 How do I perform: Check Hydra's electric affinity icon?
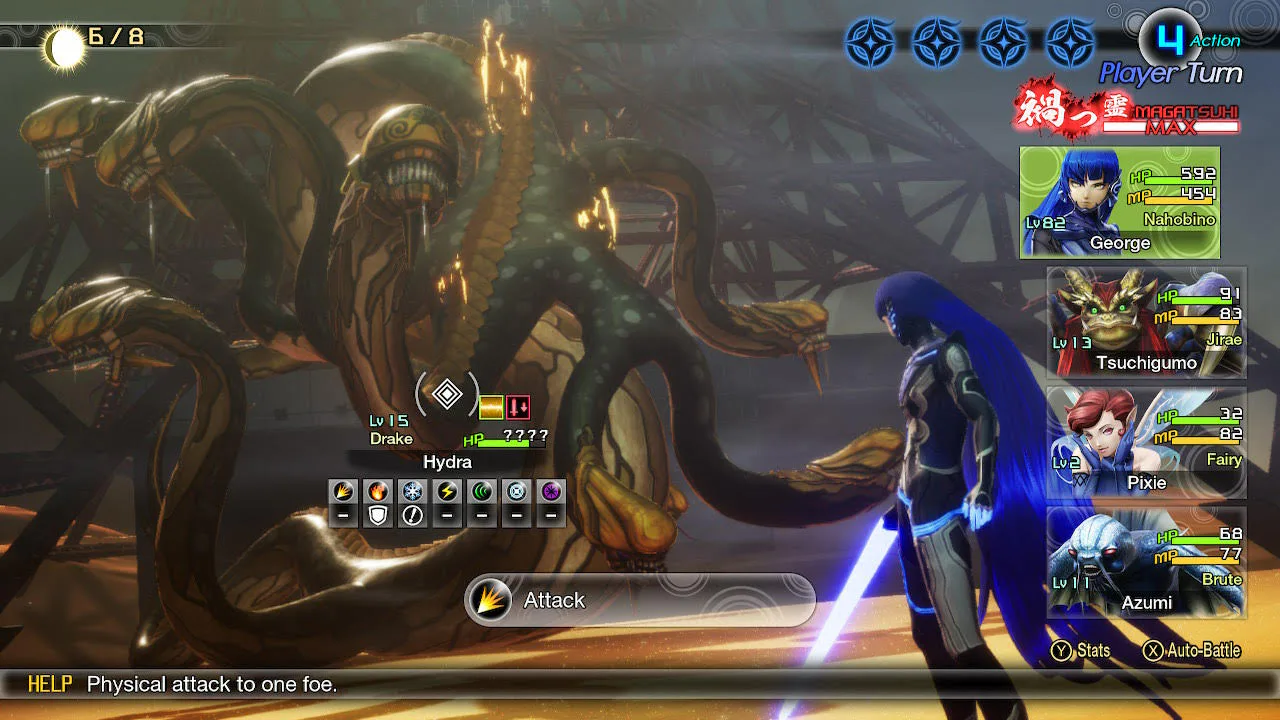(x=447, y=491)
